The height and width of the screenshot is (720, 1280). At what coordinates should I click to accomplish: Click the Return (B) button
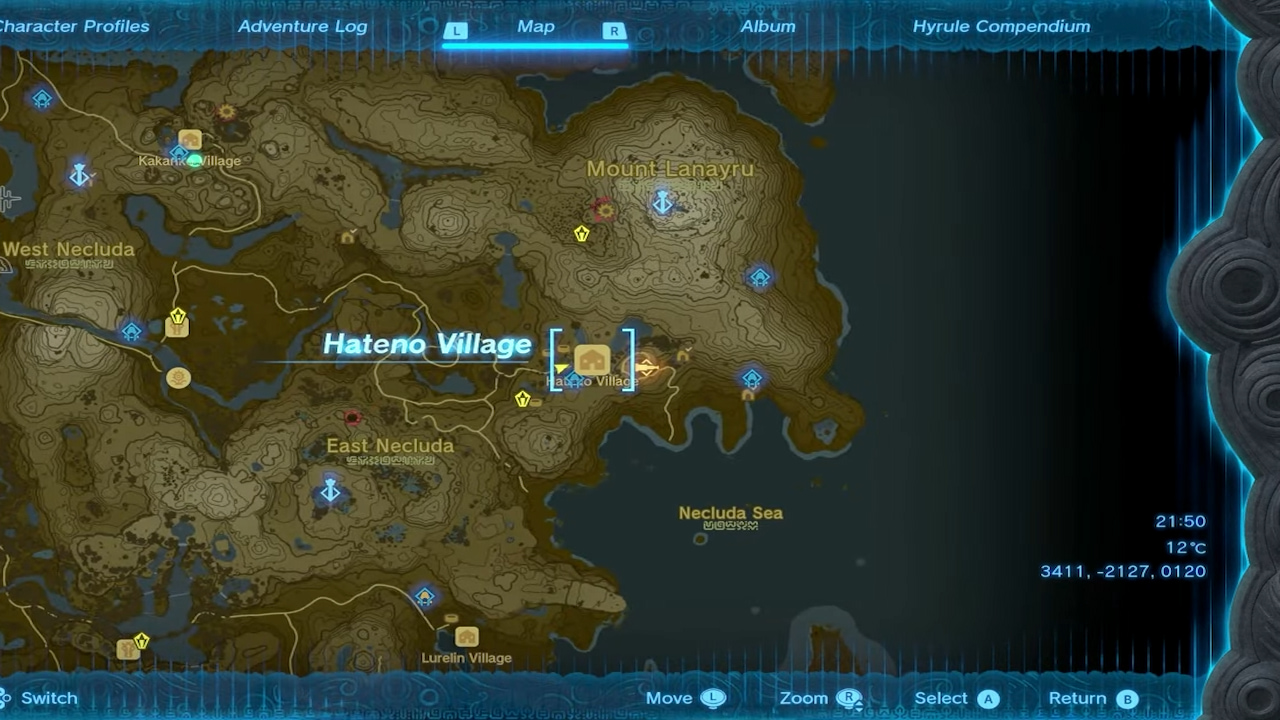1092,698
